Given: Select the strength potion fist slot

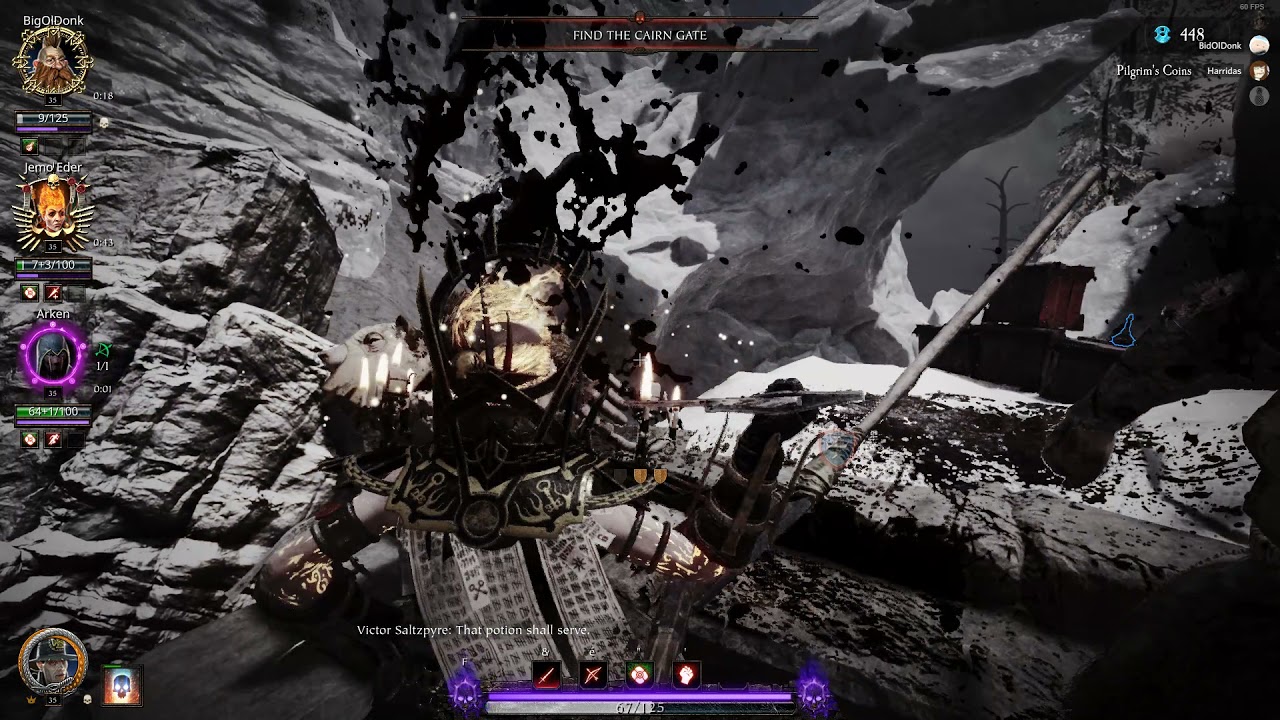Looking at the screenshot, I should click(x=685, y=675).
